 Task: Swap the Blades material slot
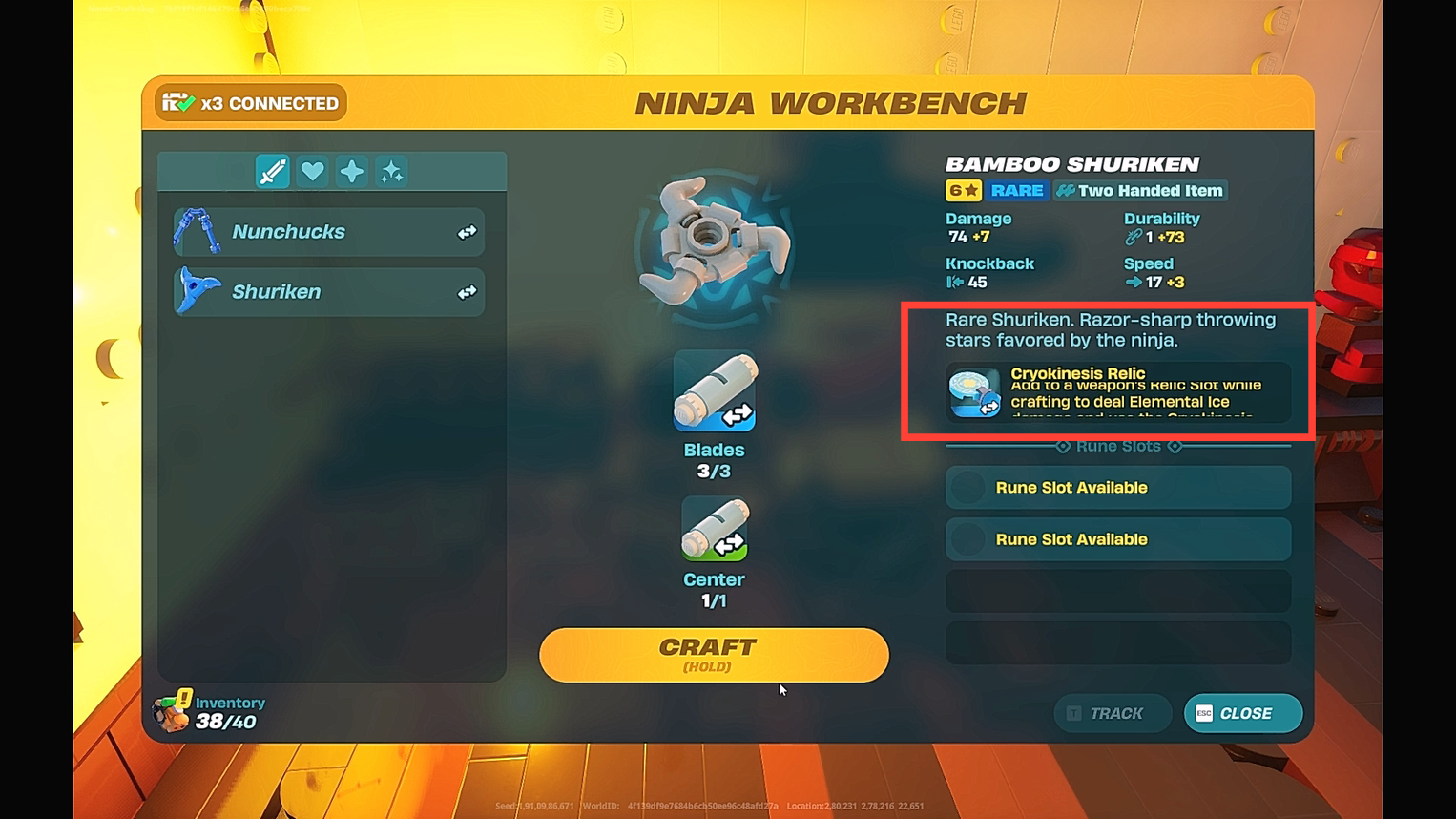click(x=715, y=391)
